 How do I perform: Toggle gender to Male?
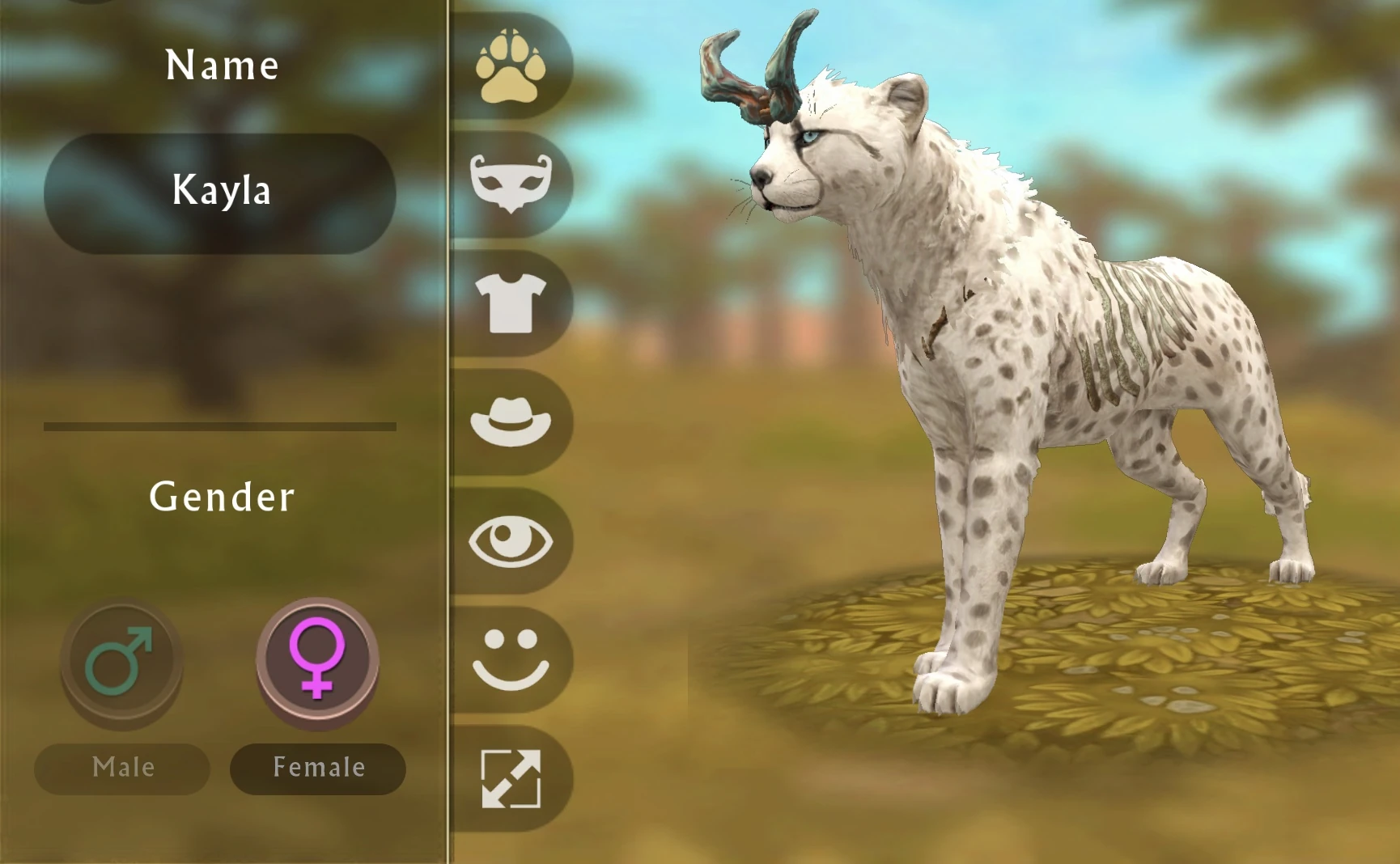[121, 768]
